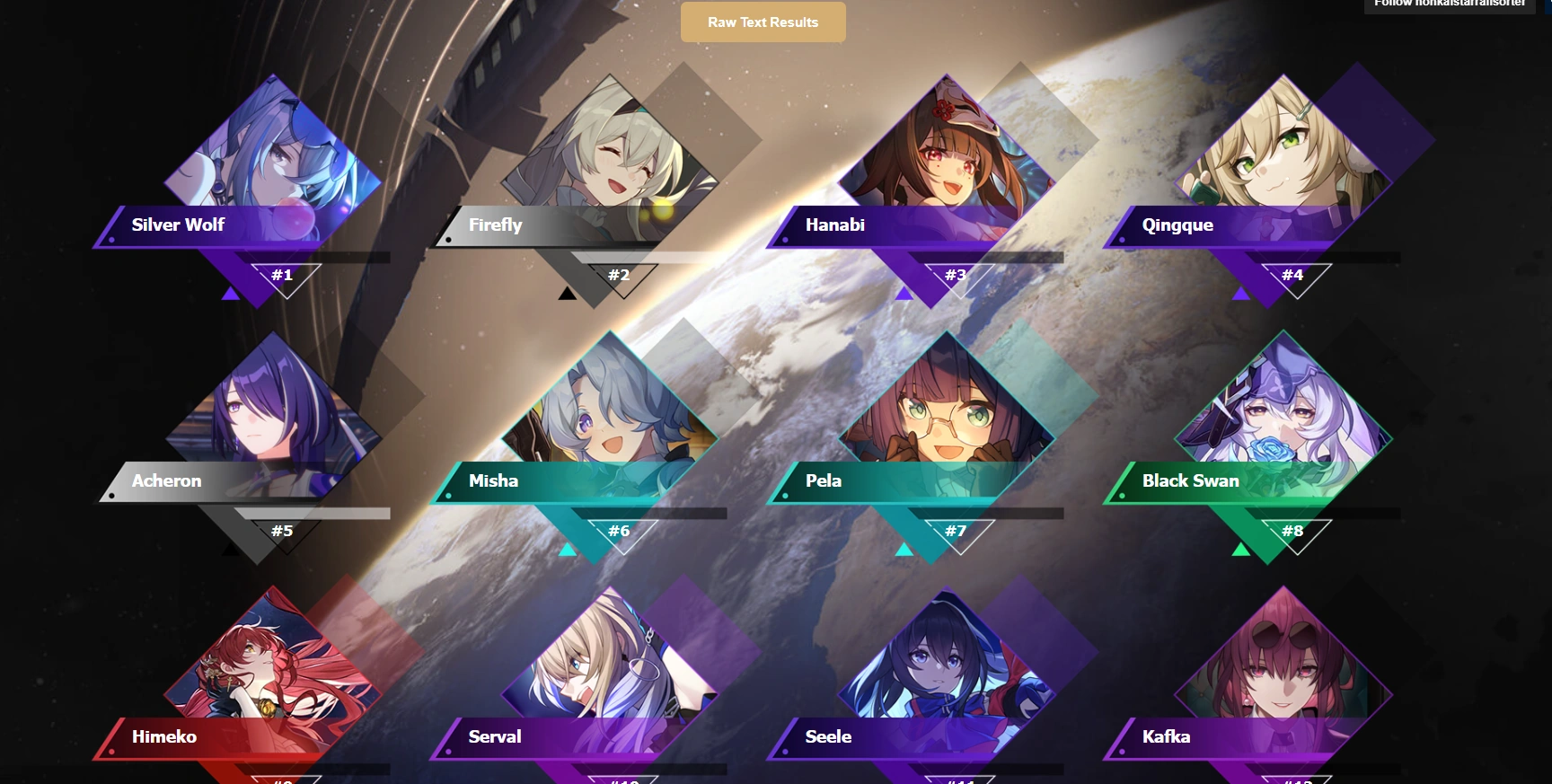Viewport: 1552px width, 784px height.
Task: Click the Raw Text Results button
Action: click(763, 22)
